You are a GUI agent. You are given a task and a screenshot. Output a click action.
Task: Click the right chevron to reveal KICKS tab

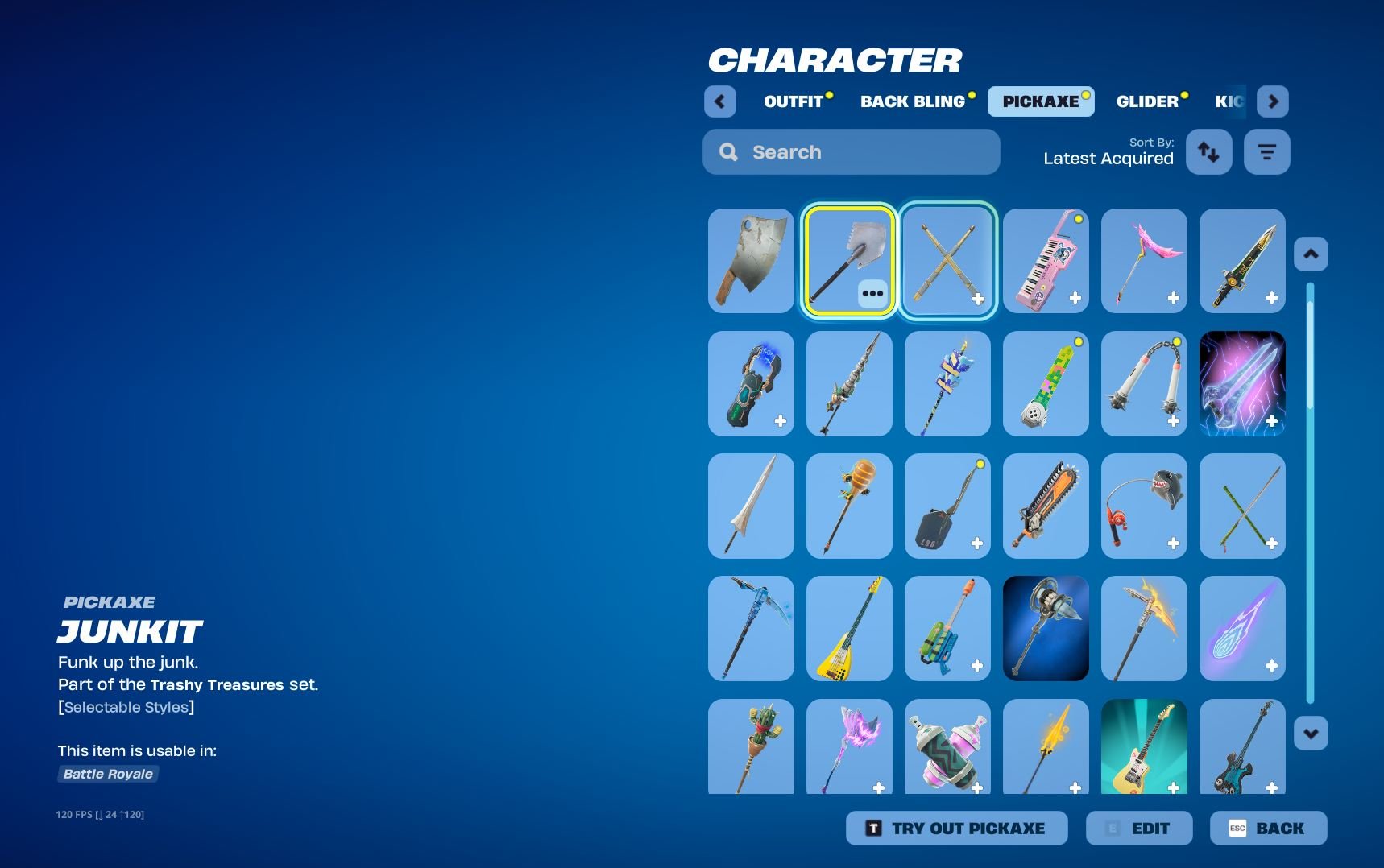1274,101
